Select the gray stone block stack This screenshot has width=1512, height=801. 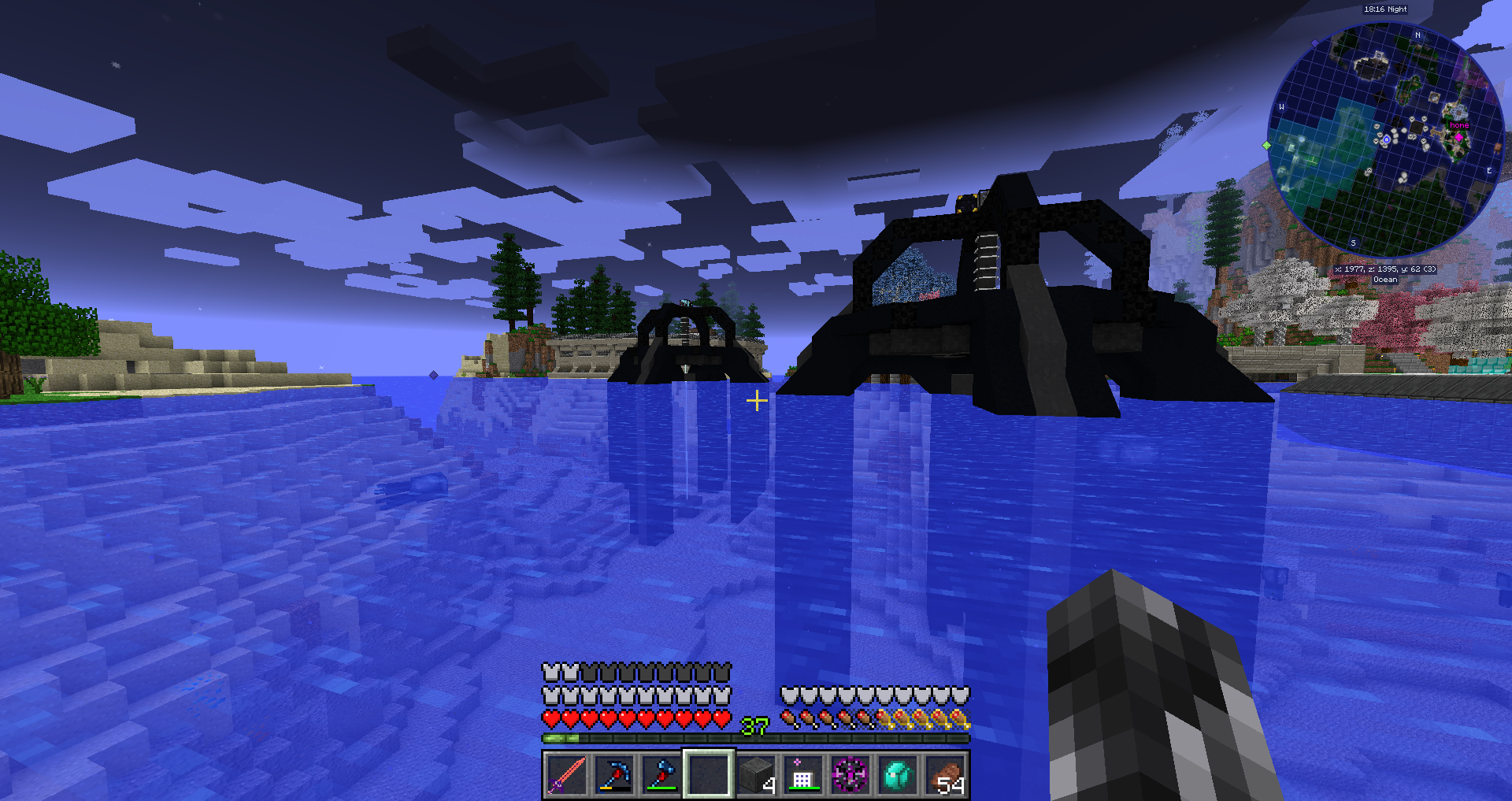pyautogui.click(x=756, y=774)
